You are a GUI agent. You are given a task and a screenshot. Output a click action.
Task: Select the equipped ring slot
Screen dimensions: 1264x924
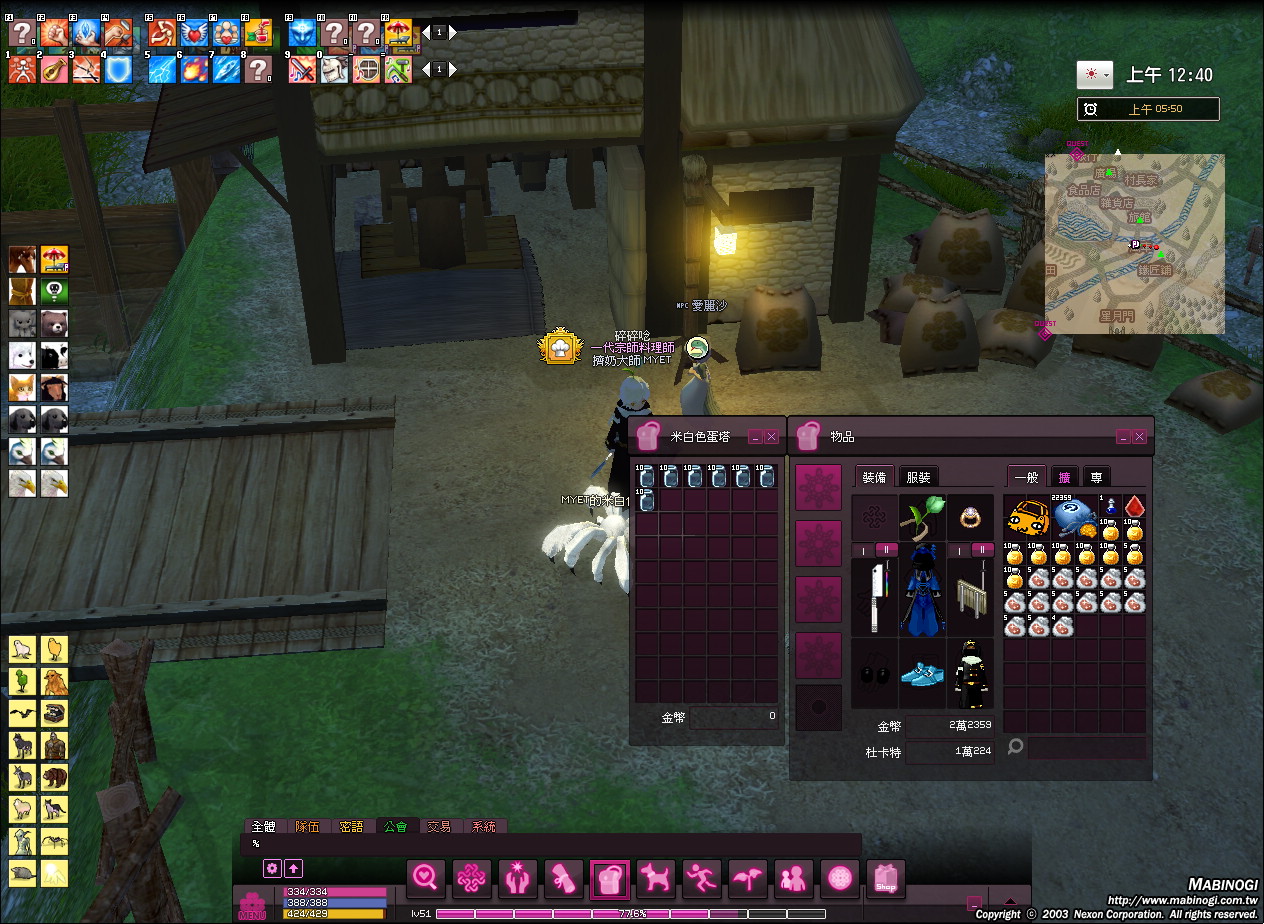tap(971, 518)
